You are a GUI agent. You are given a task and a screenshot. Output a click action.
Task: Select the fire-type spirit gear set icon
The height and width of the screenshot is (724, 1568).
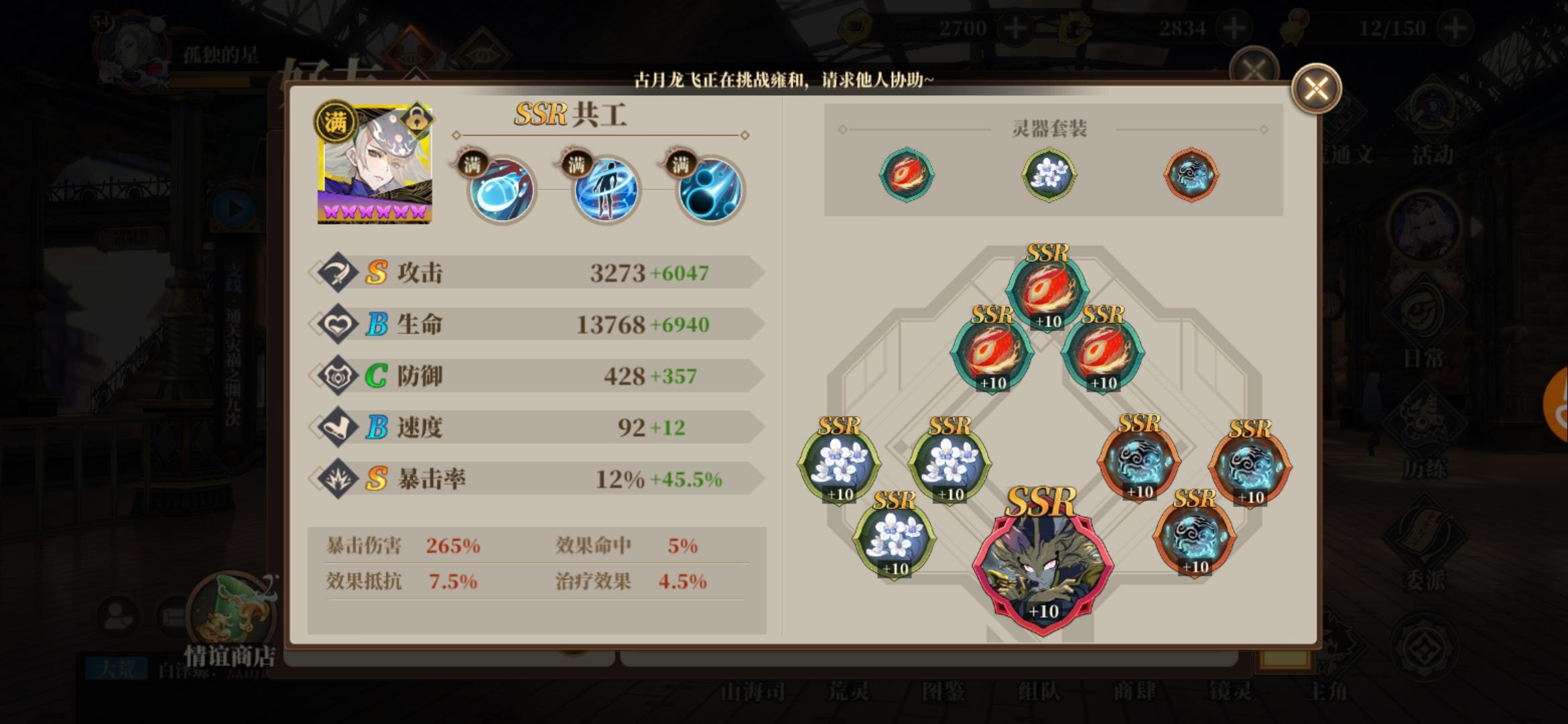pyautogui.click(x=907, y=174)
